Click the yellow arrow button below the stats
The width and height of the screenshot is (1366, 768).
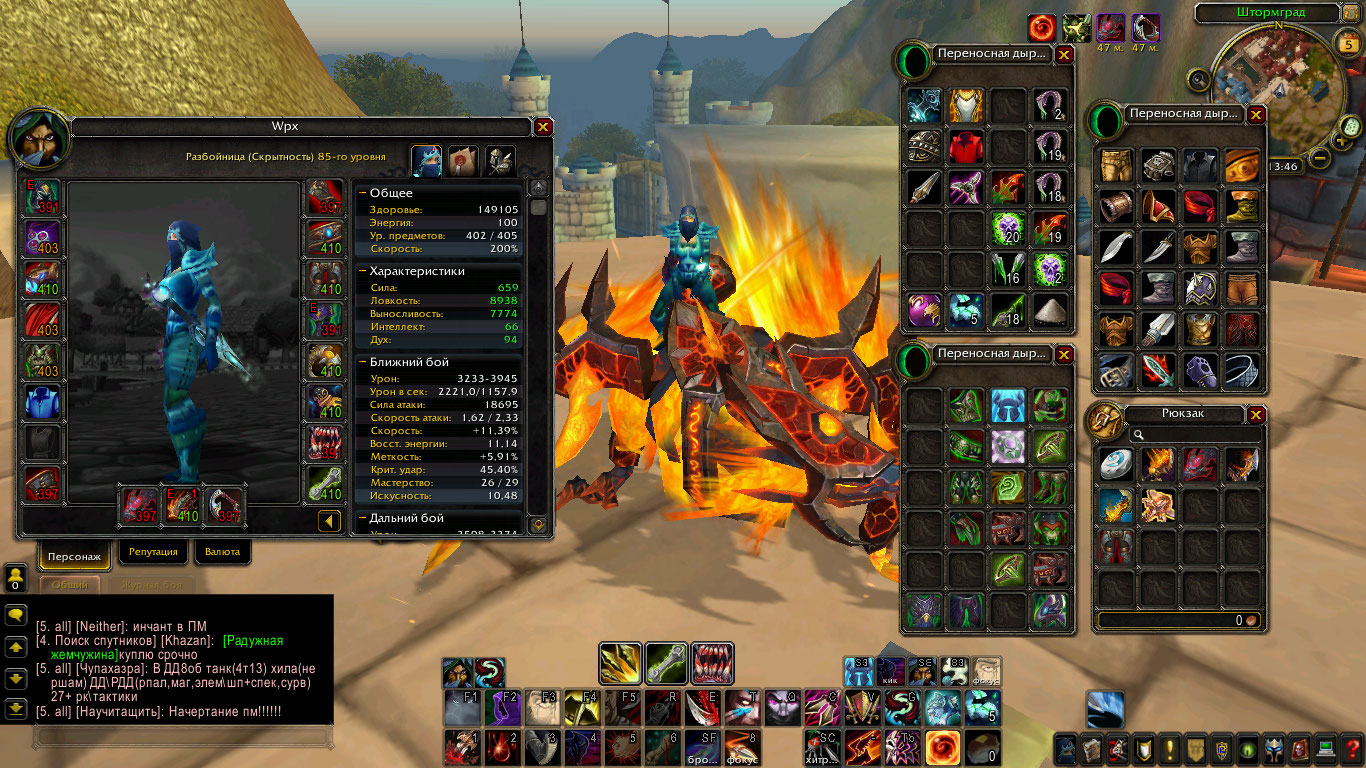tap(330, 521)
